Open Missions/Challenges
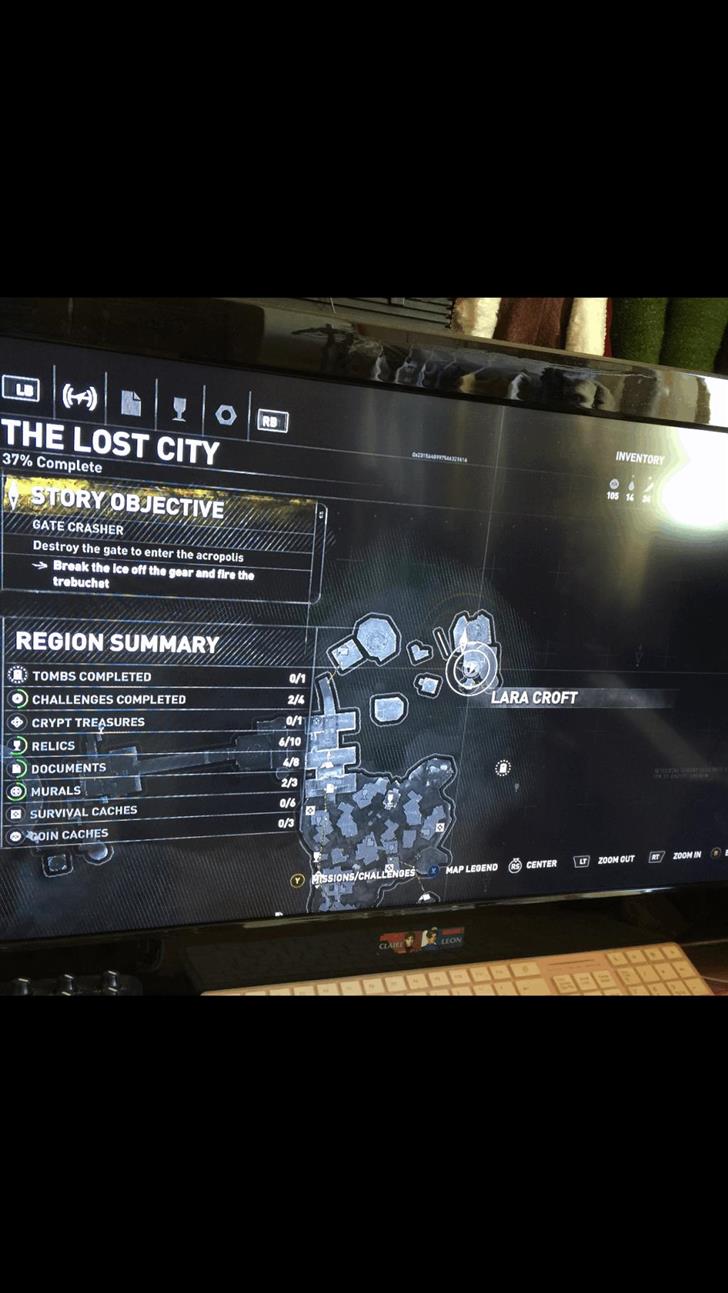728x1293 pixels. (x=361, y=875)
